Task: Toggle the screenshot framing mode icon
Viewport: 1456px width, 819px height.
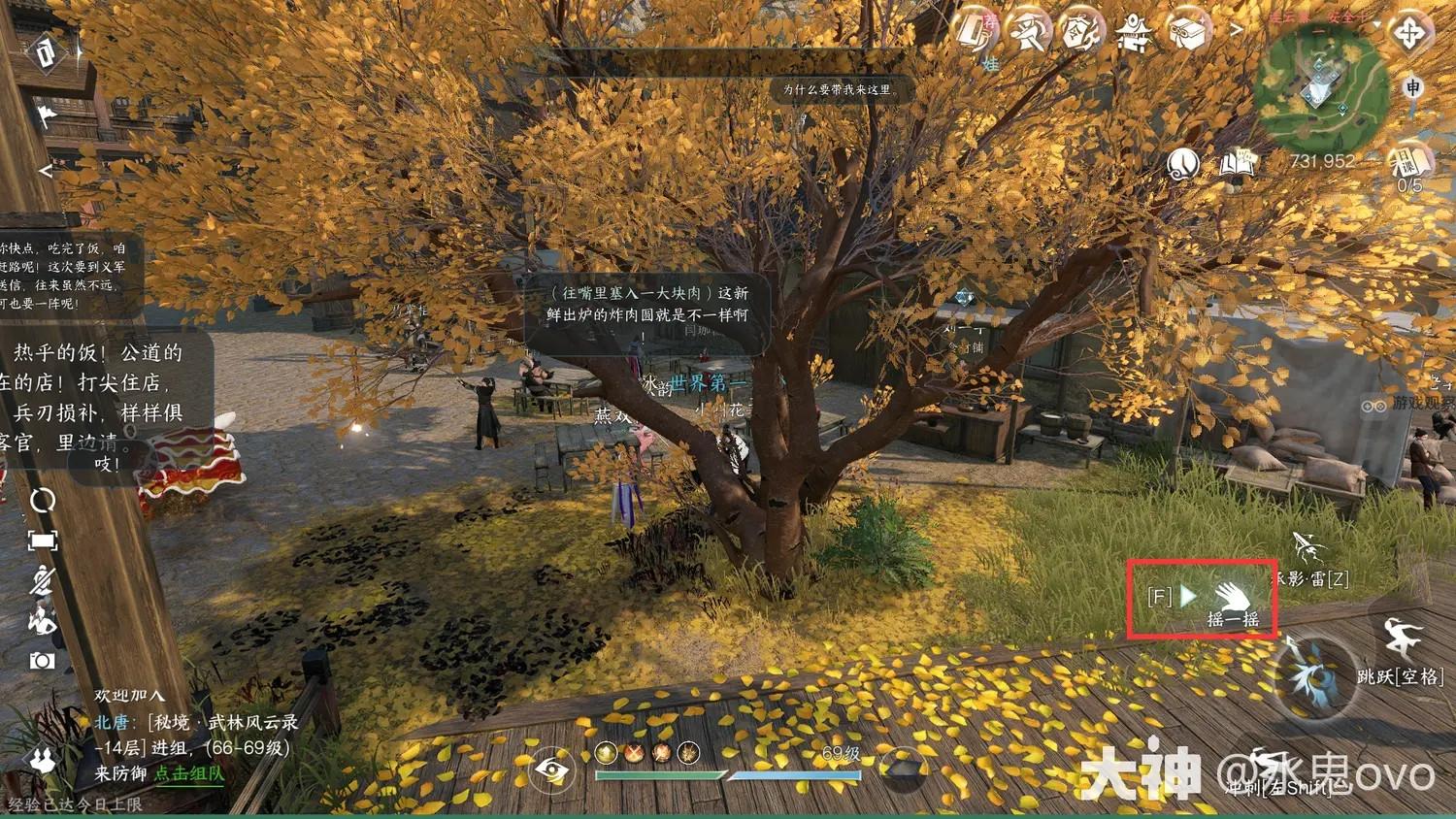Action: pos(43,540)
